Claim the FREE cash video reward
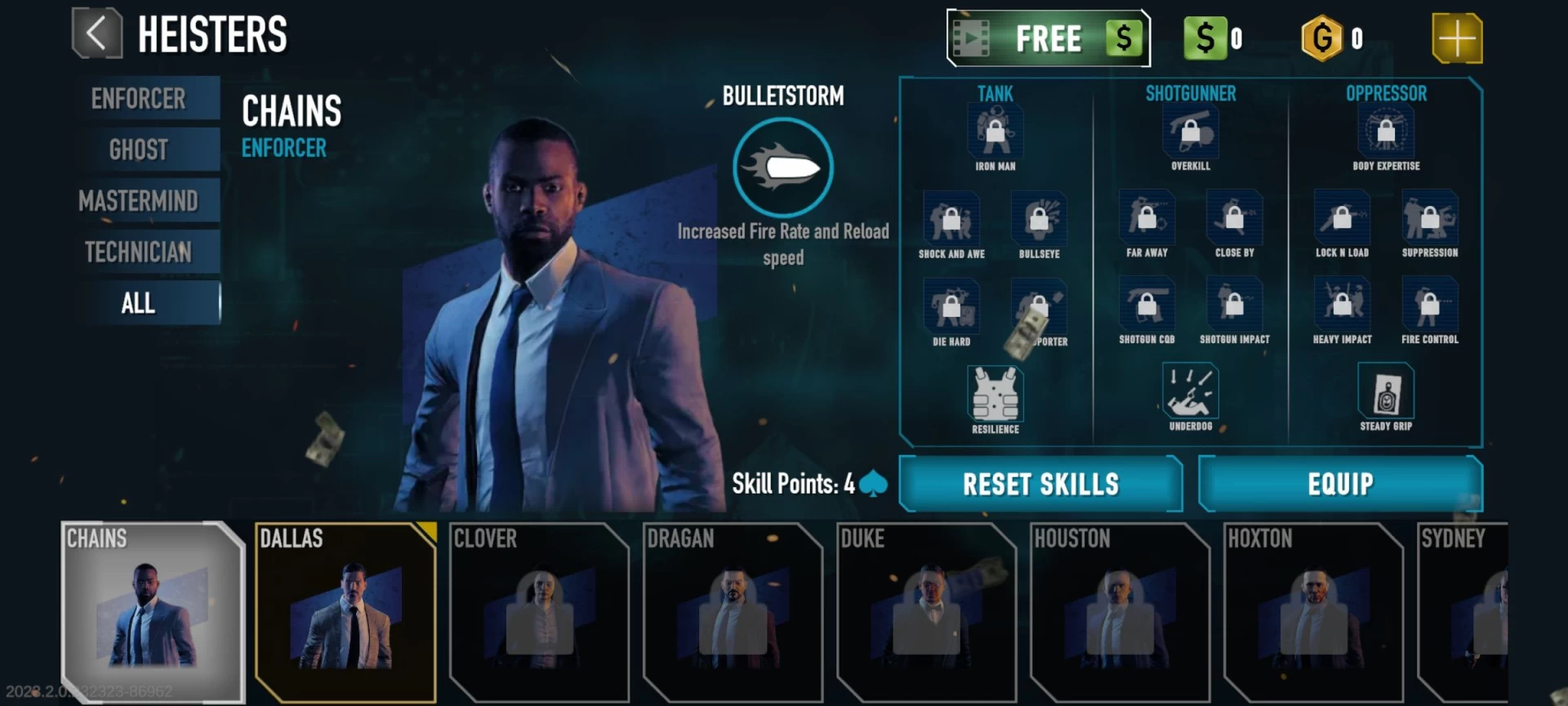 1048,38
